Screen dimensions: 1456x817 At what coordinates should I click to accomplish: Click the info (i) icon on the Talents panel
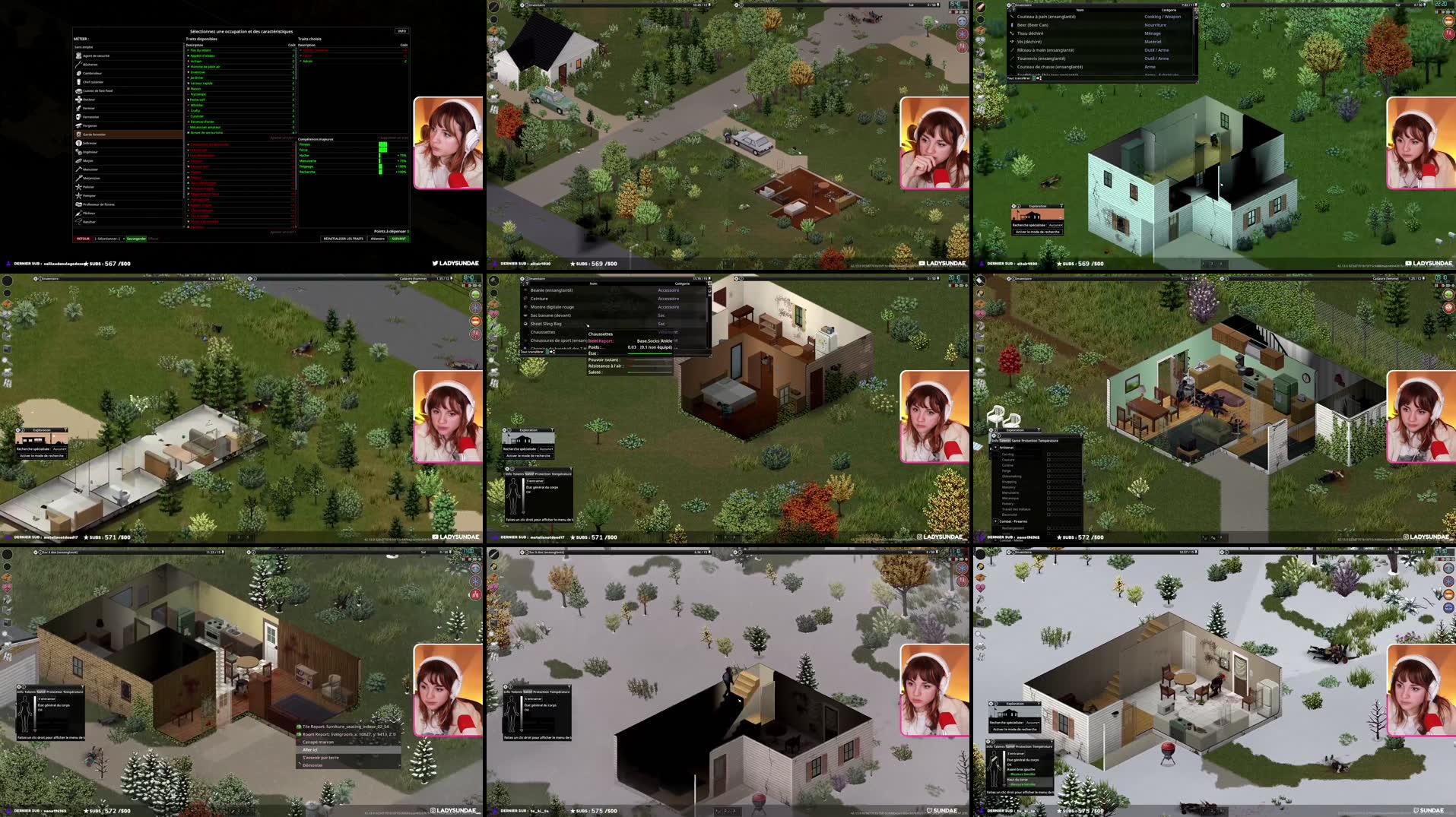(x=998, y=435)
